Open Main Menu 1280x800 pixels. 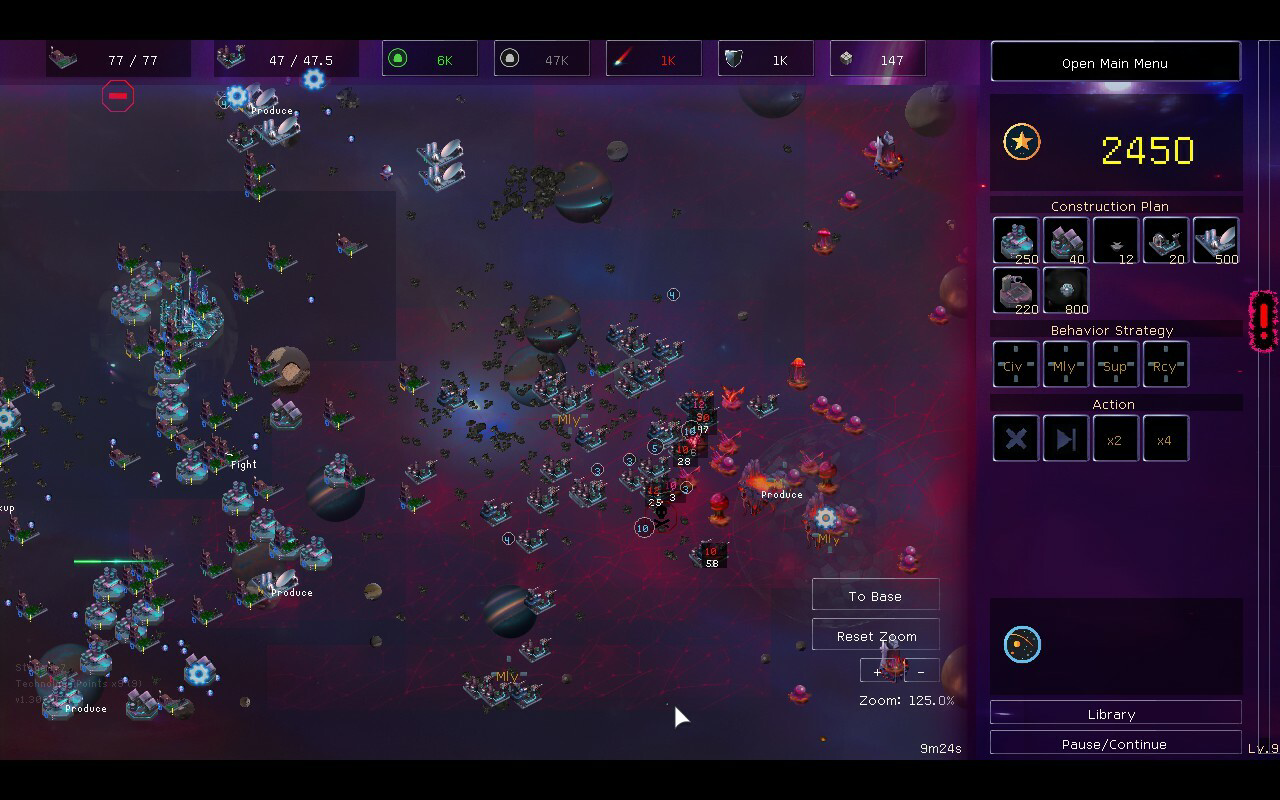1114,62
